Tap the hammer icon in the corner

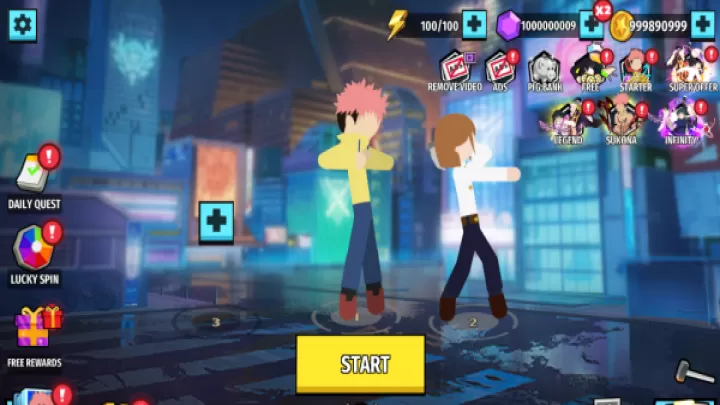690,375
